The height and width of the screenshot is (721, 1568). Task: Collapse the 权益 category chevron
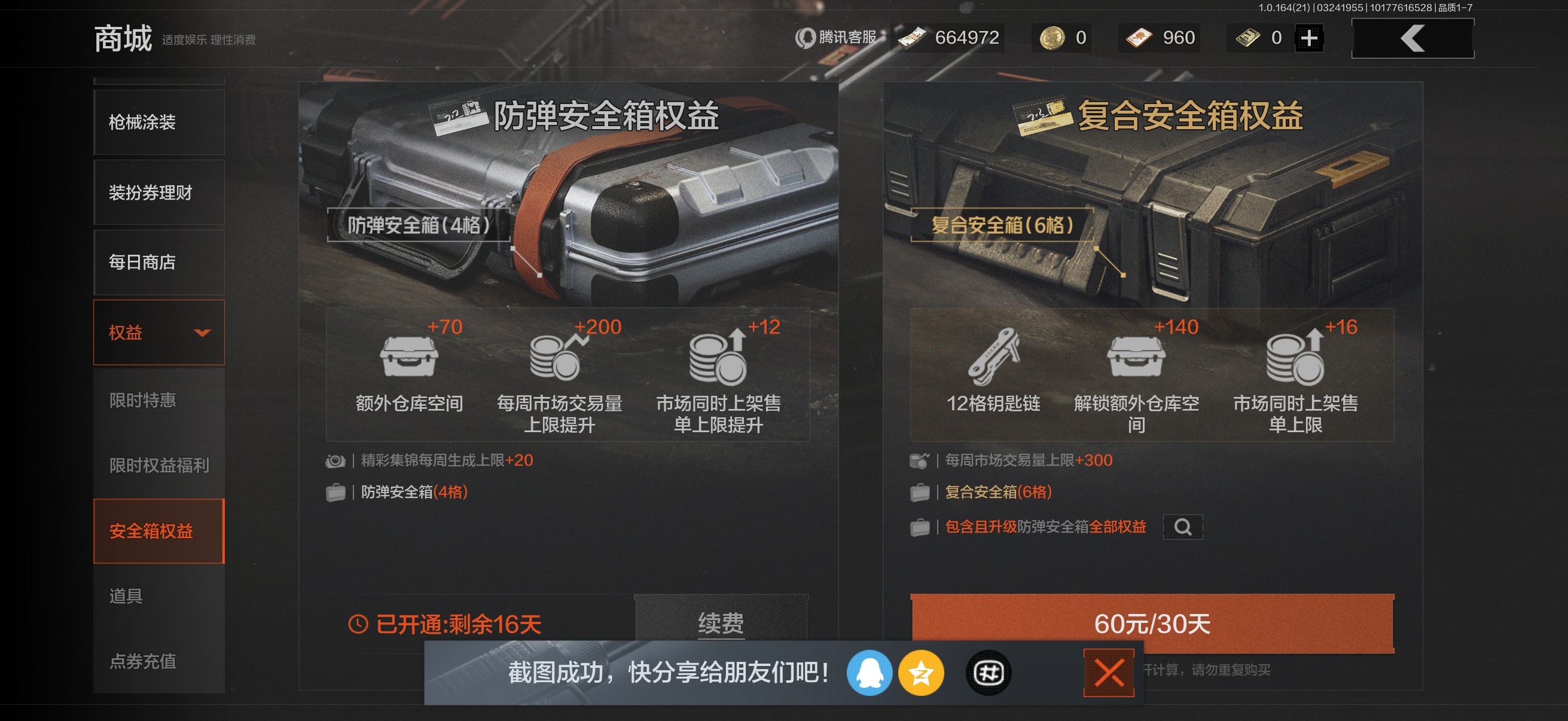pyautogui.click(x=204, y=332)
